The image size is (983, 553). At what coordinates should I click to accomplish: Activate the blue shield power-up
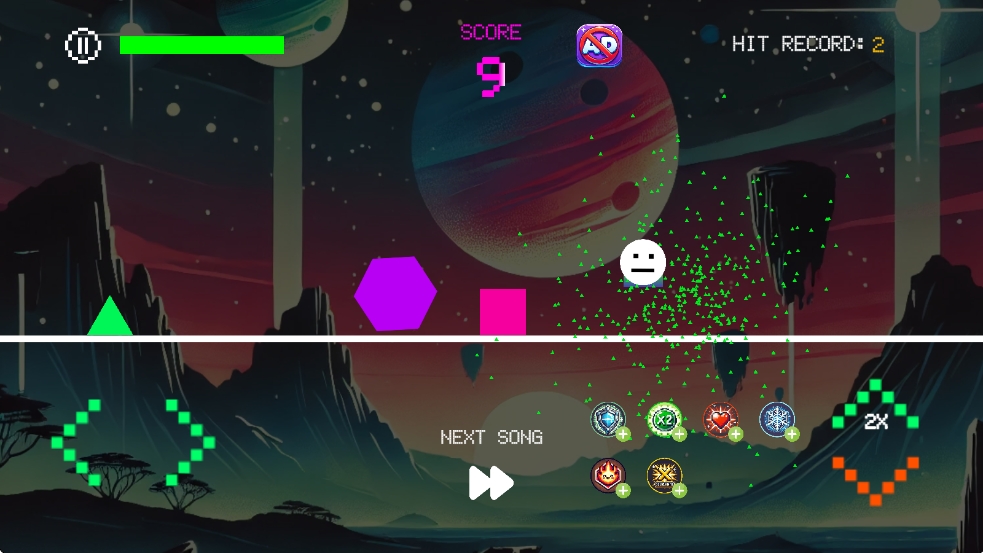click(x=607, y=420)
